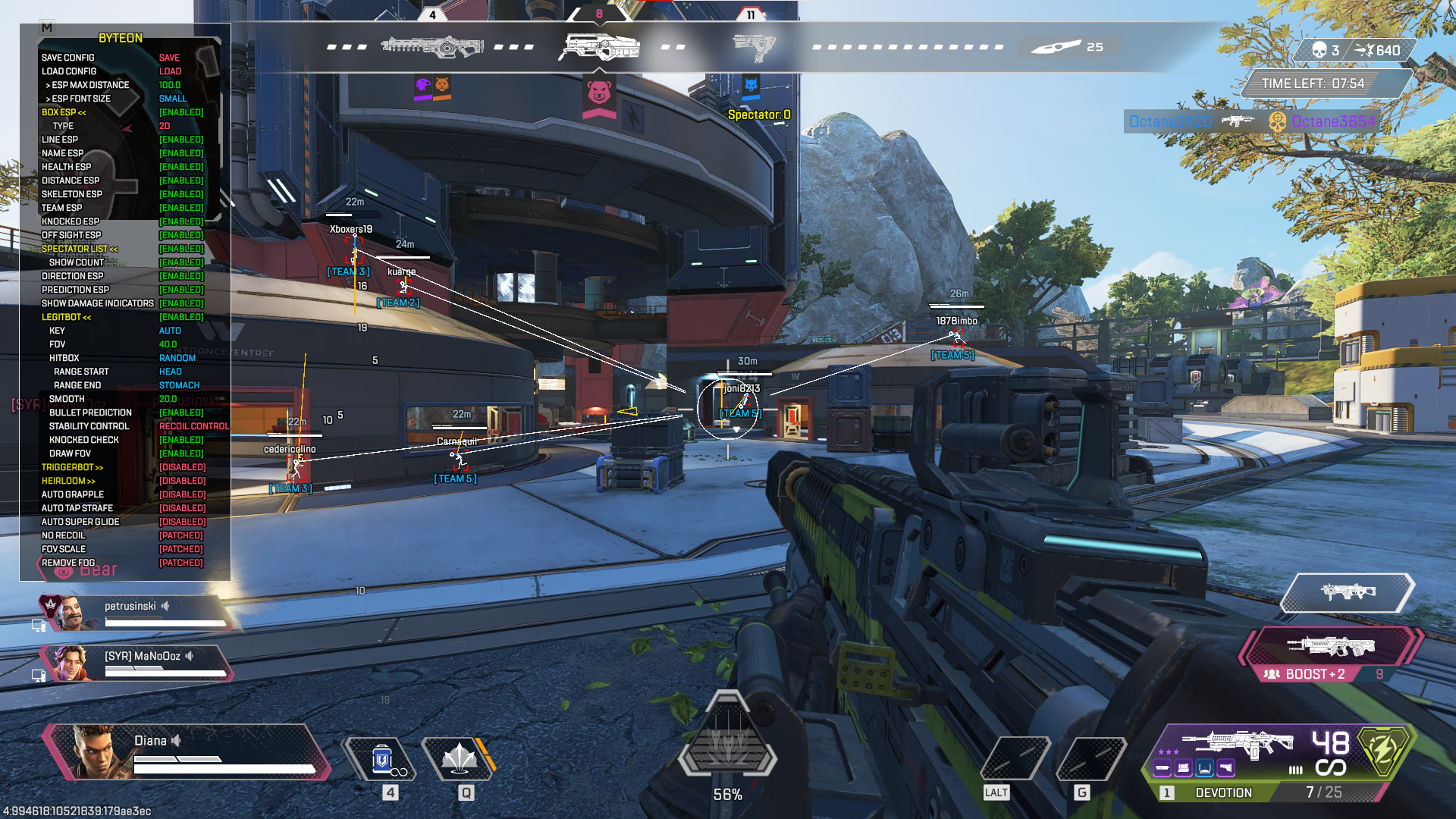Activate the ultimate ability at 56%

click(x=726, y=739)
